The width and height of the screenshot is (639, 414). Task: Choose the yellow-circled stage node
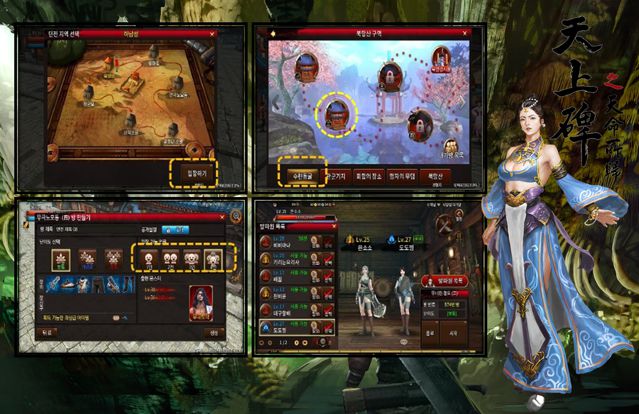[x=337, y=113]
